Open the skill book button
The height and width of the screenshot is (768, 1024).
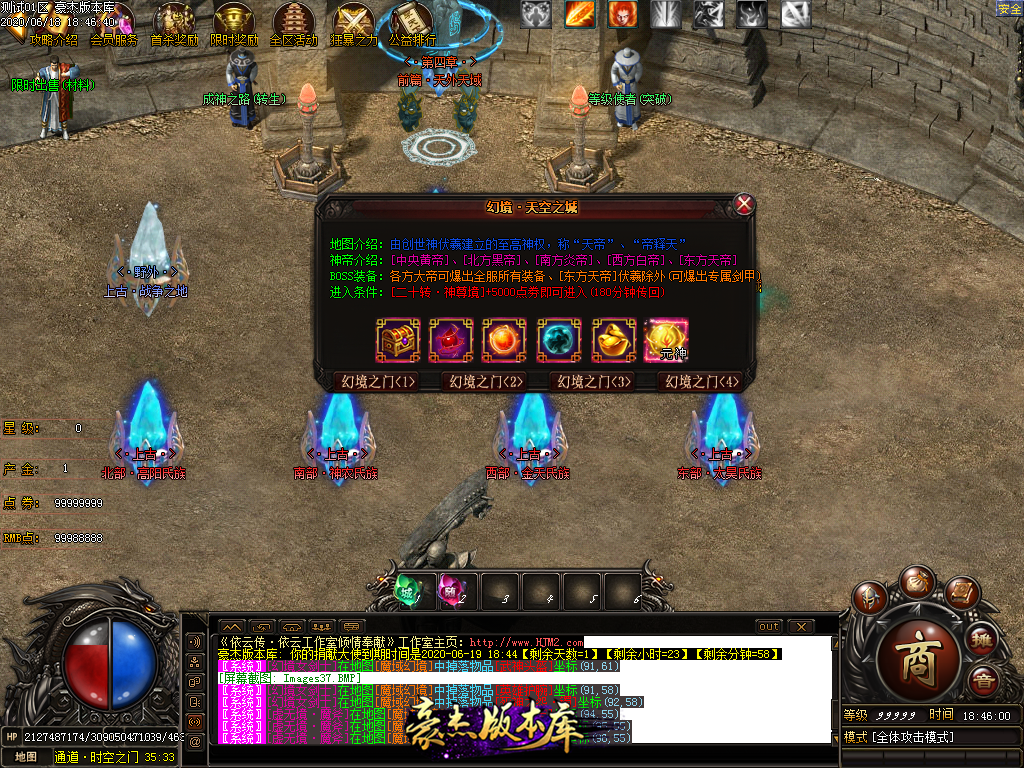pos(961,593)
